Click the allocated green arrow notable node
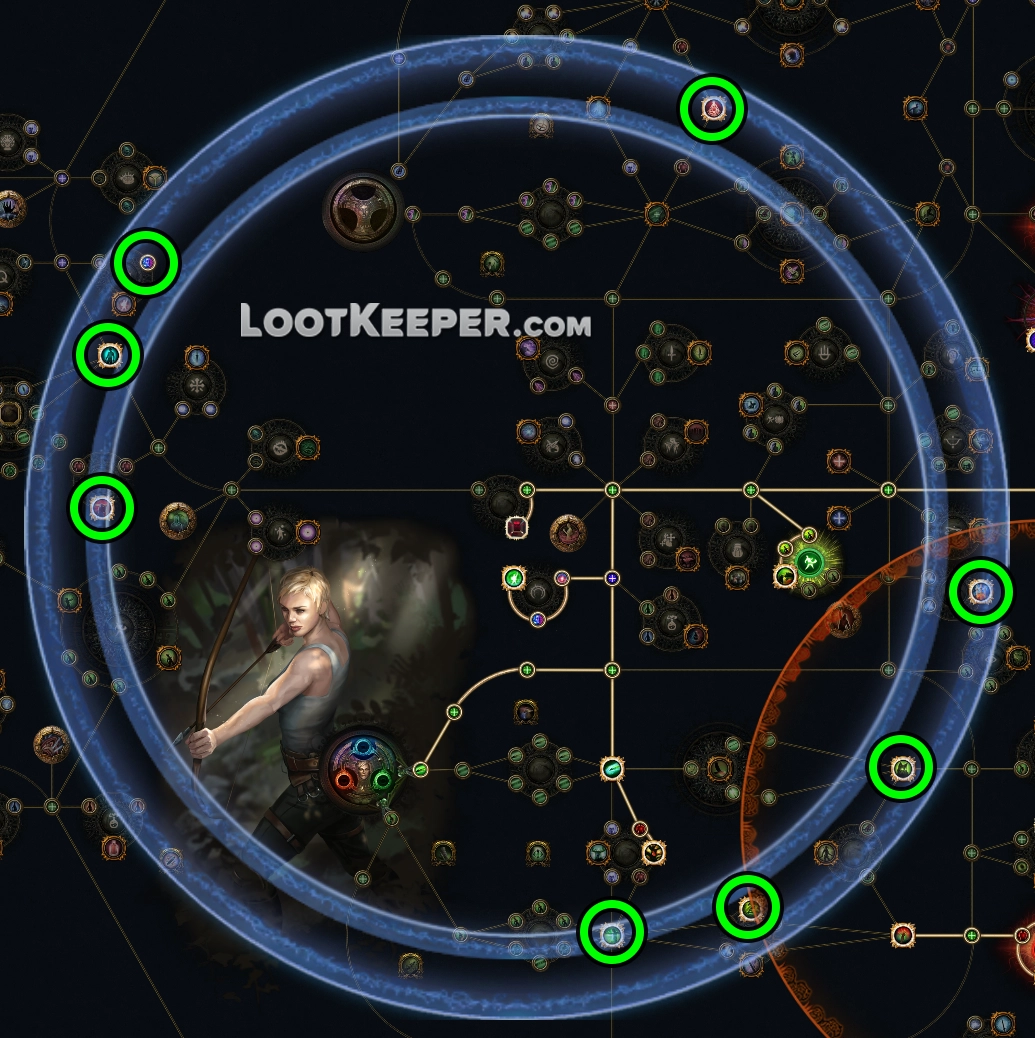The width and height of the screenshot is (1035, 1038). pos(612,768)
